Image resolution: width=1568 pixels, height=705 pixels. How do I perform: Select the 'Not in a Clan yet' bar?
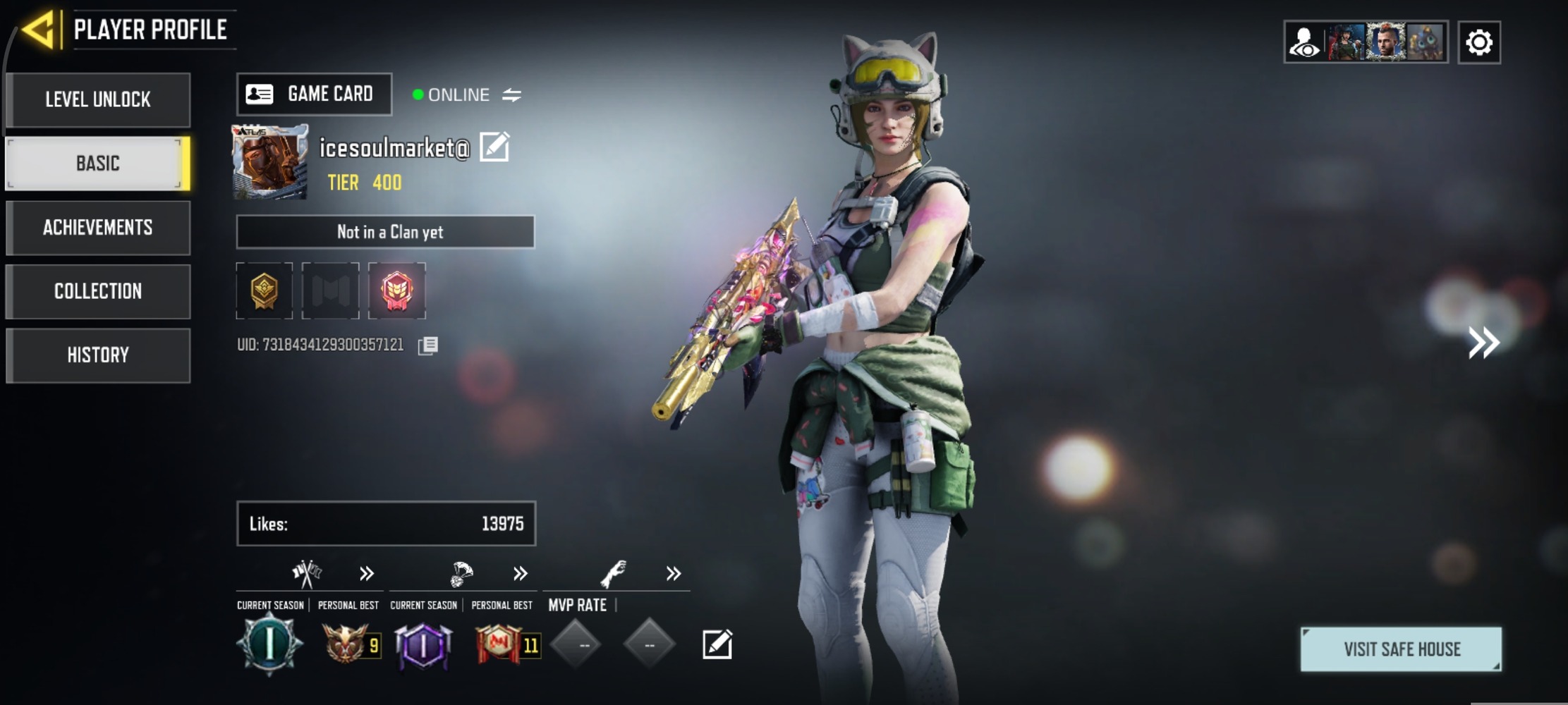tap(385, 232)
